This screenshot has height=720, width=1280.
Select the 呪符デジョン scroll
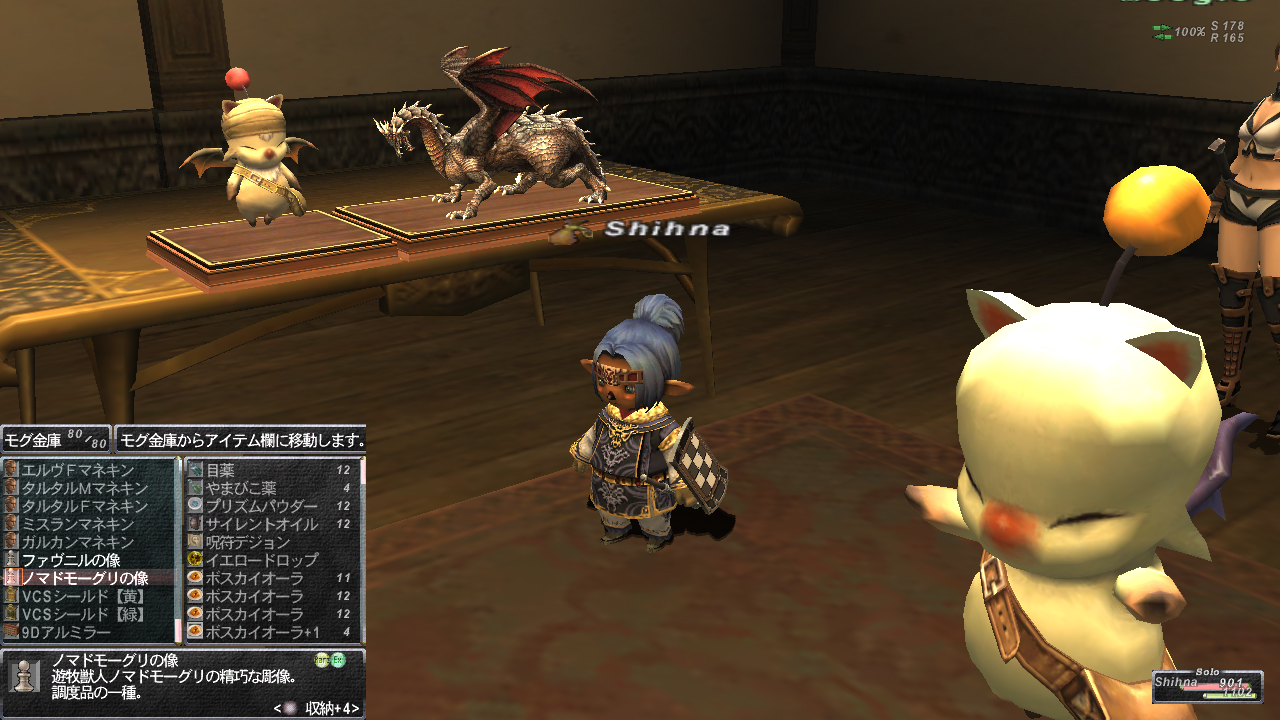click(248, 542)
